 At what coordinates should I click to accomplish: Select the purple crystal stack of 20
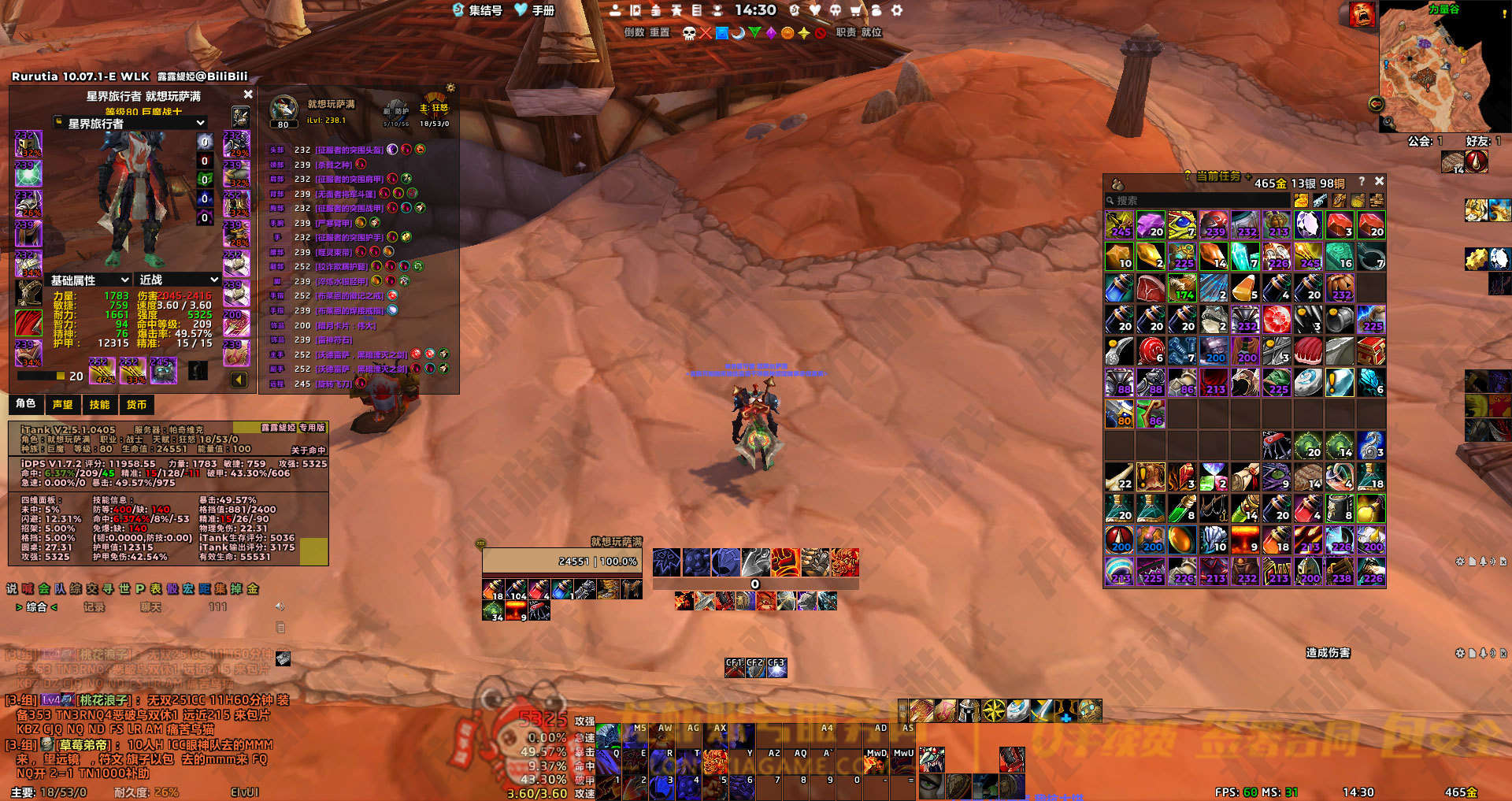click(1151, 225)
